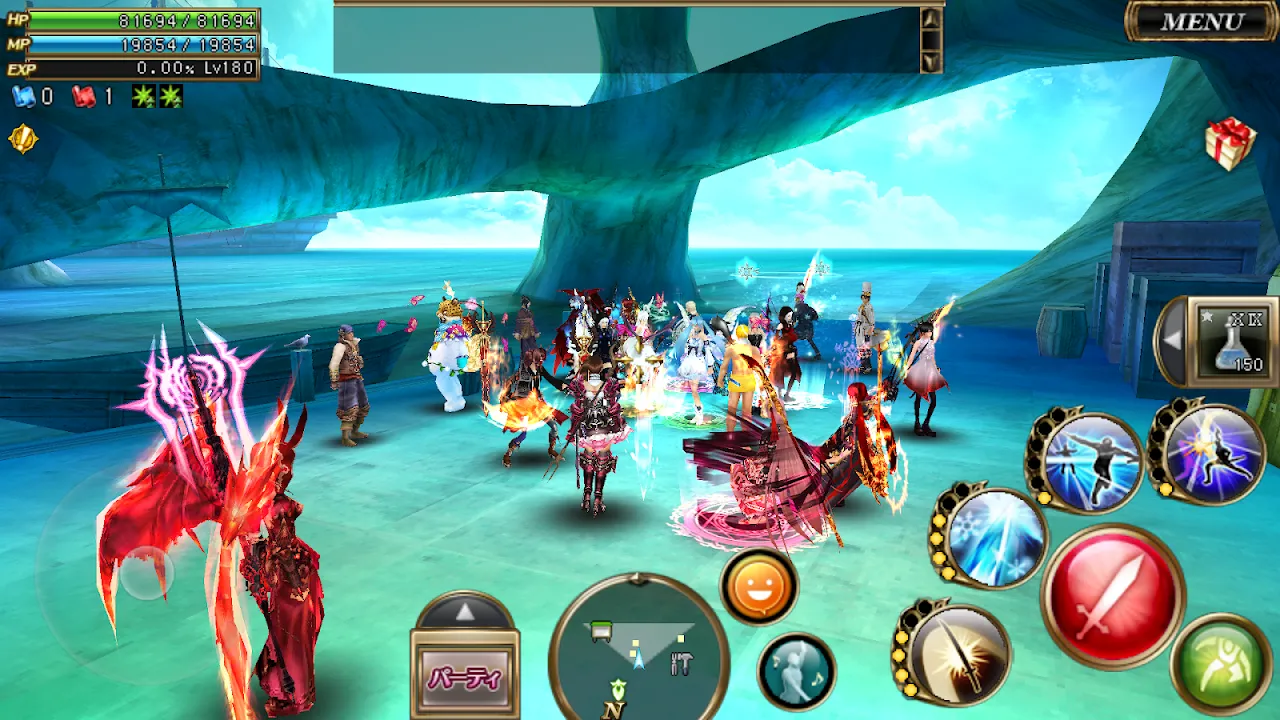Attack with the red sword button

(1112, 596)
